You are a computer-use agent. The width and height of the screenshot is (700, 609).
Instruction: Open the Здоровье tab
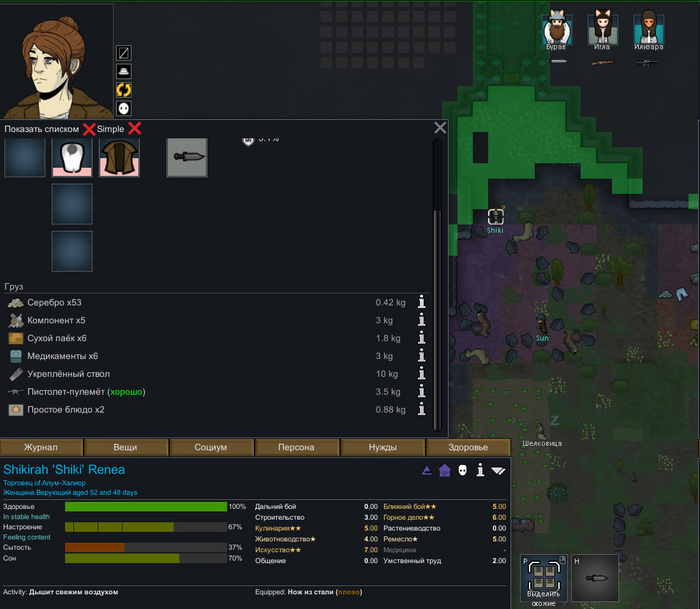pyautogui.click(x=468, y=447)
